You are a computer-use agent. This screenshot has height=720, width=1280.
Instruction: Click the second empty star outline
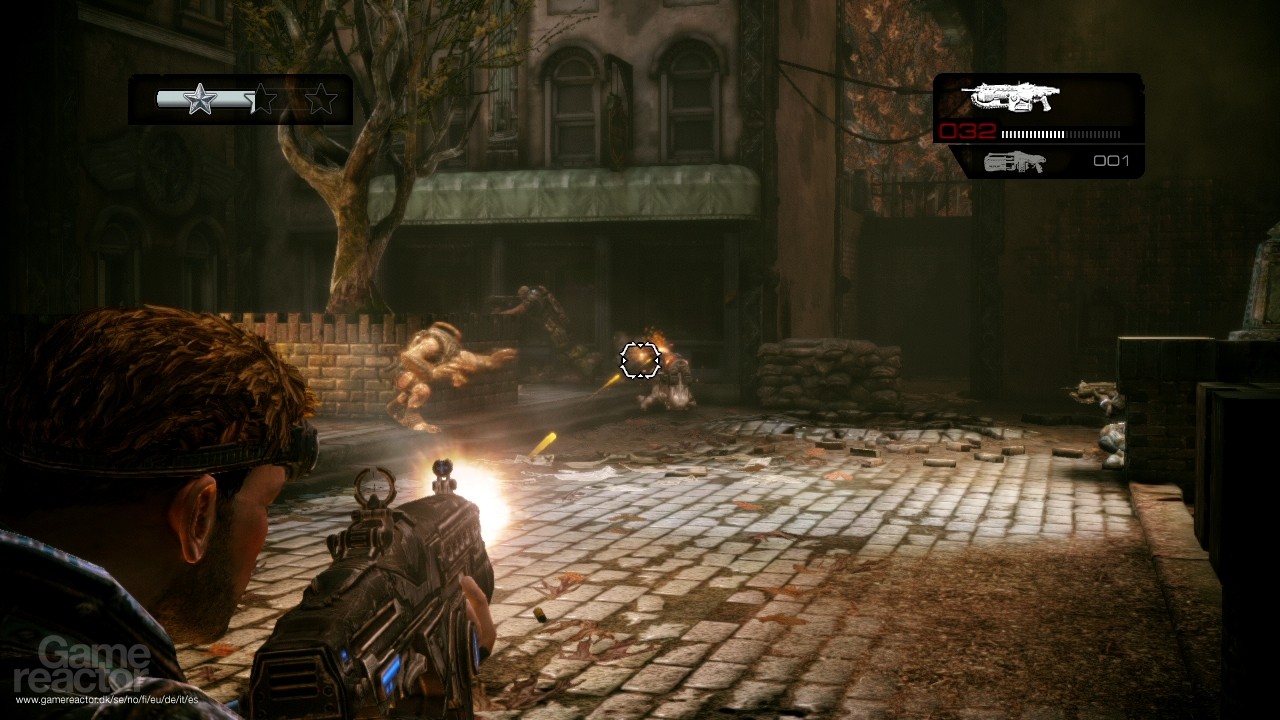pyautogui.click(x=263, y=99)
